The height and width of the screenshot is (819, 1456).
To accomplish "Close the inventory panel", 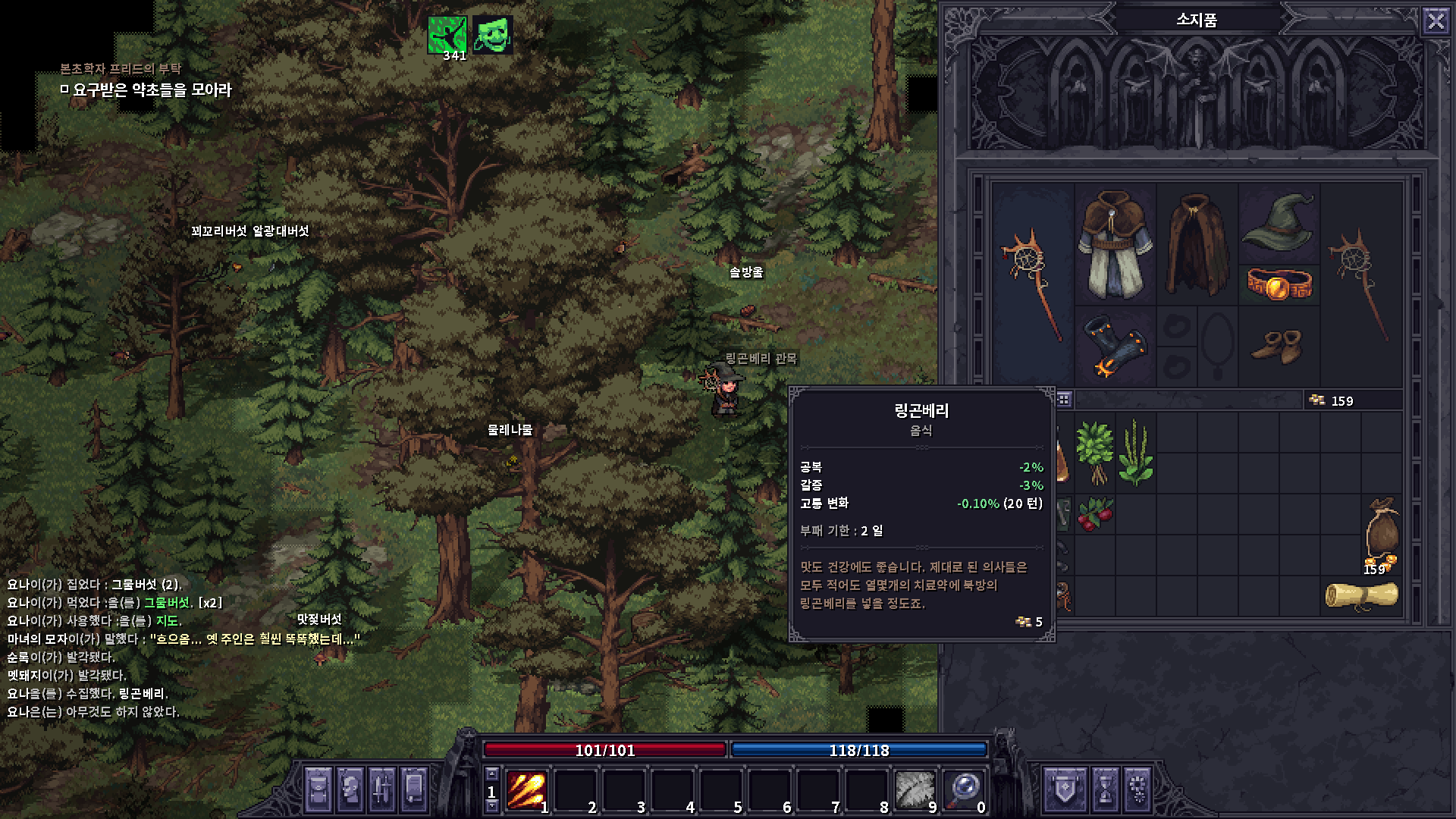I will coord(1436,20).
